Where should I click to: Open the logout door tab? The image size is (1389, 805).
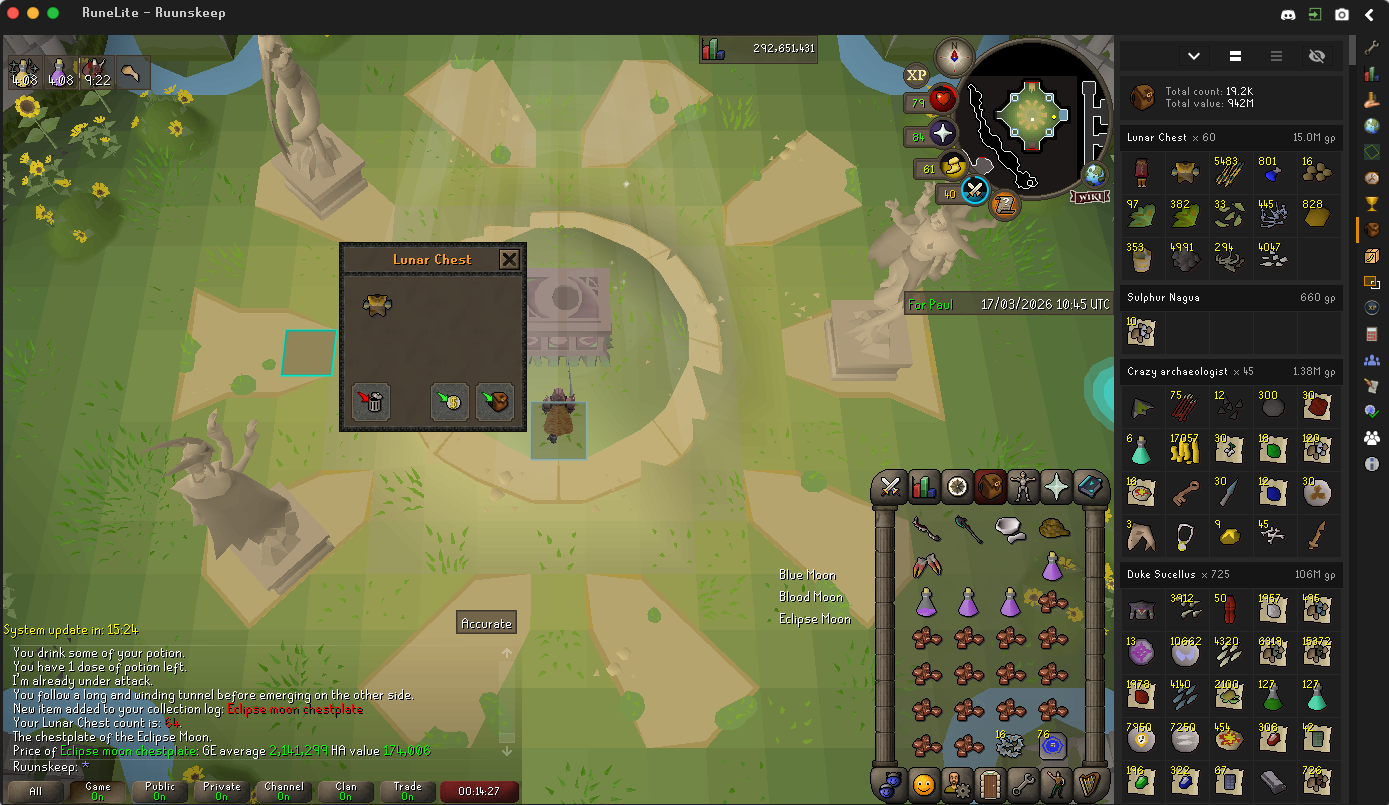(x=989, y=784)
